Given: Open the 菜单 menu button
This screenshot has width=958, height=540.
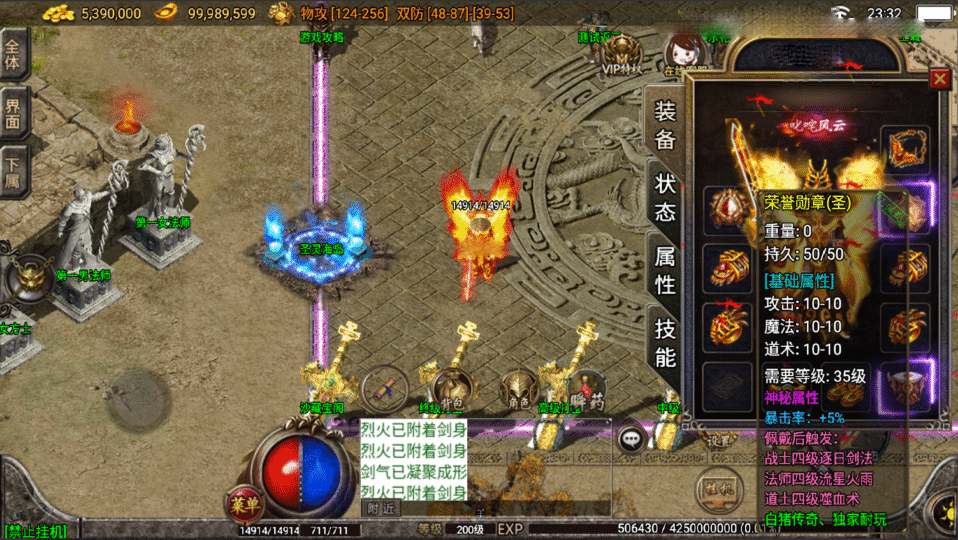Looking at the screenshot, I should (x=242, y=503).
